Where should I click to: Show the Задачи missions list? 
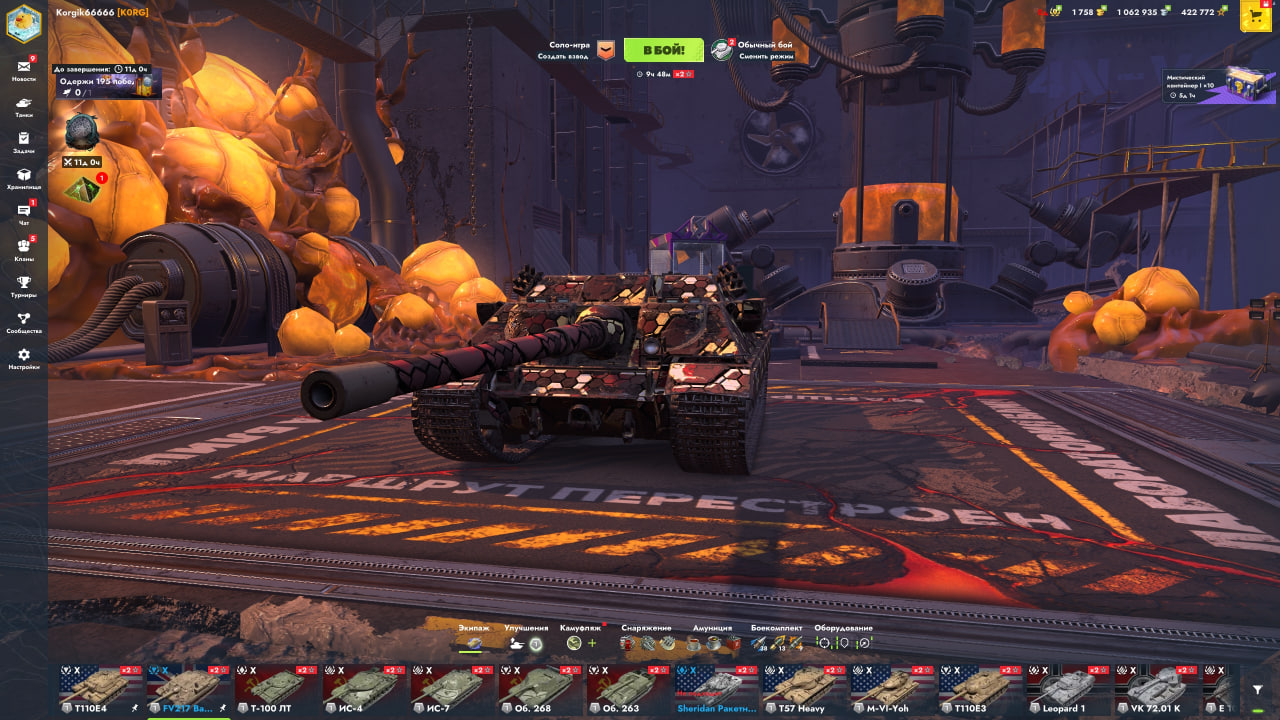click(24, 142)
